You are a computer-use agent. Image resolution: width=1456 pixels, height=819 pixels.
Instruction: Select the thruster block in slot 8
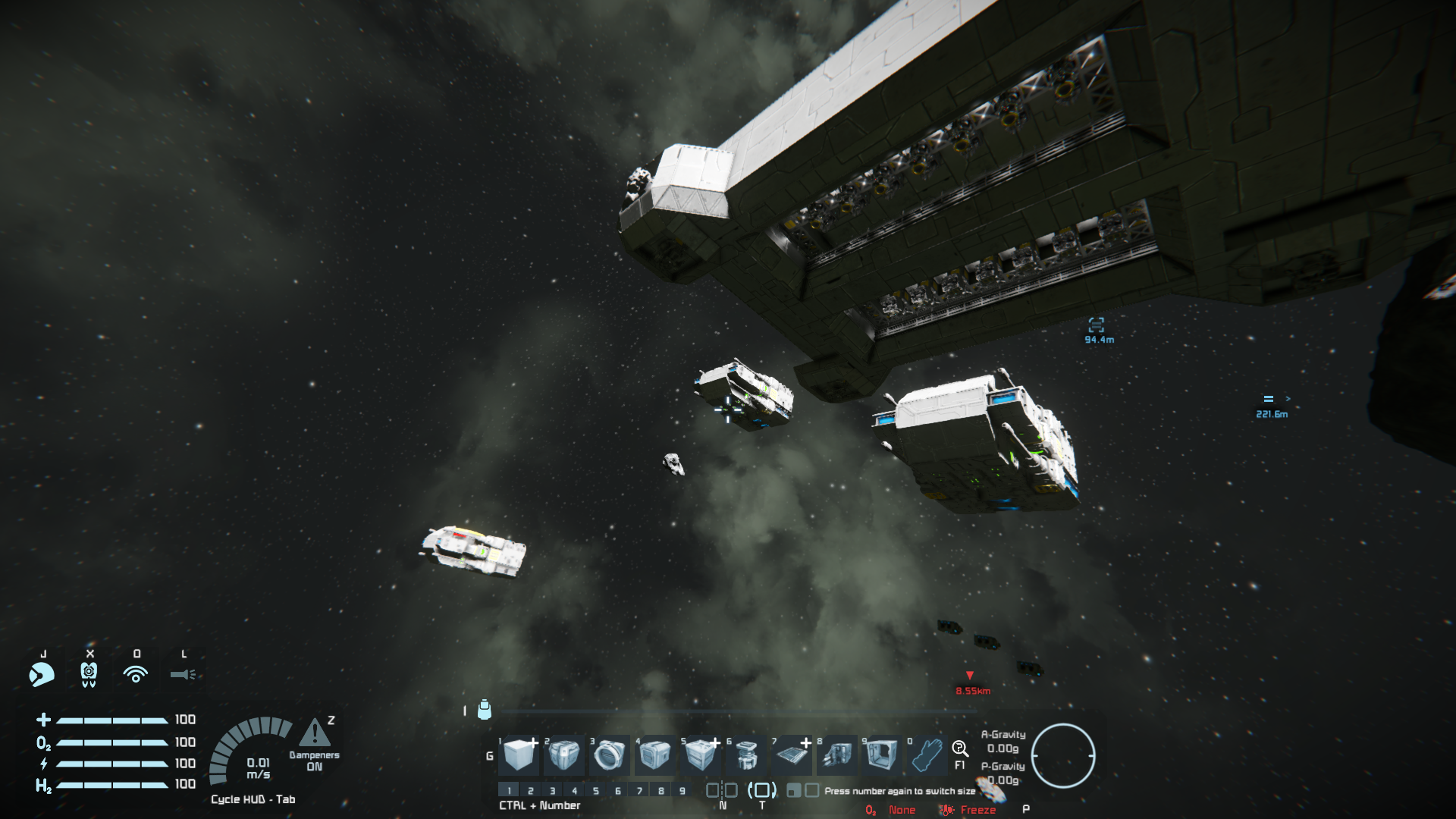837,755
